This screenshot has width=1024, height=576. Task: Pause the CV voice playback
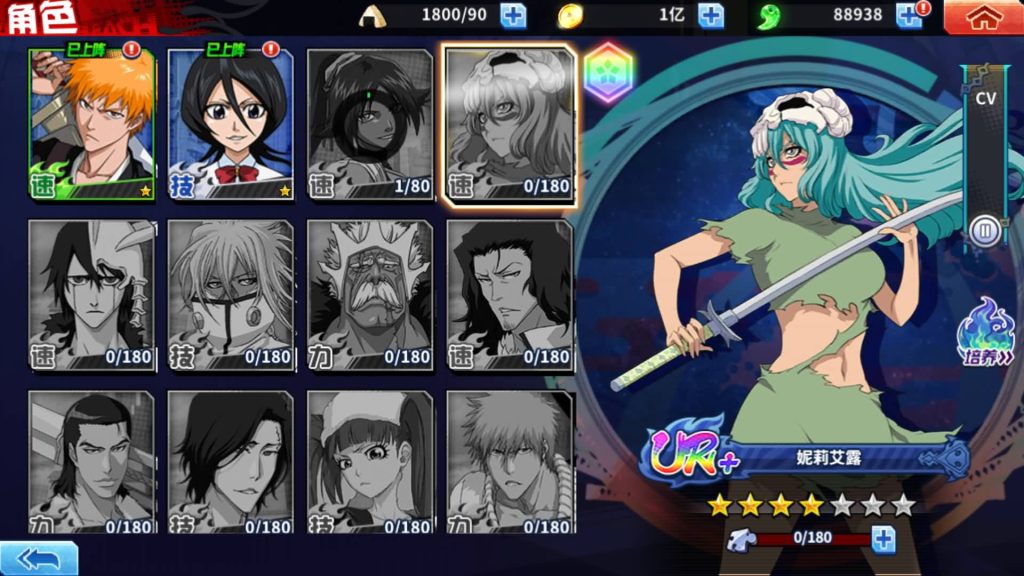985,232
